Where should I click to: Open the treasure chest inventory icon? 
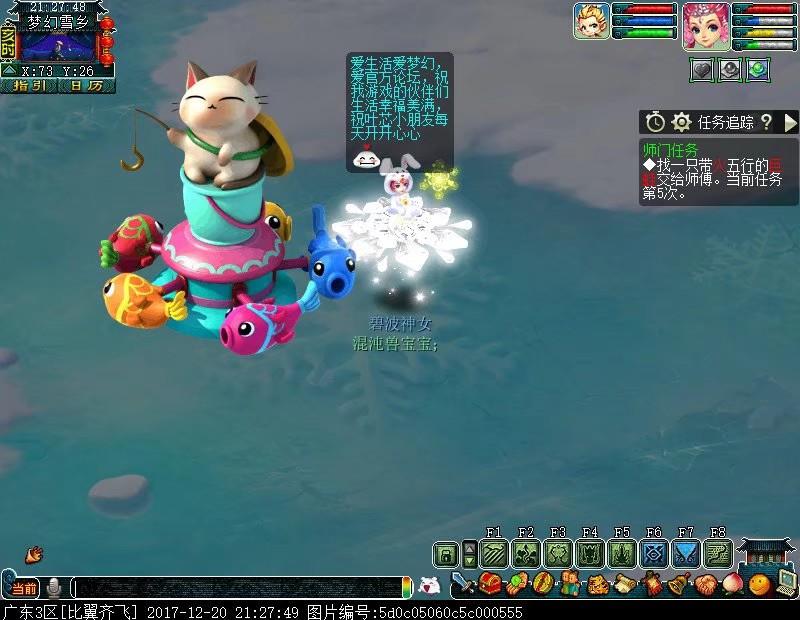point(490,584)
